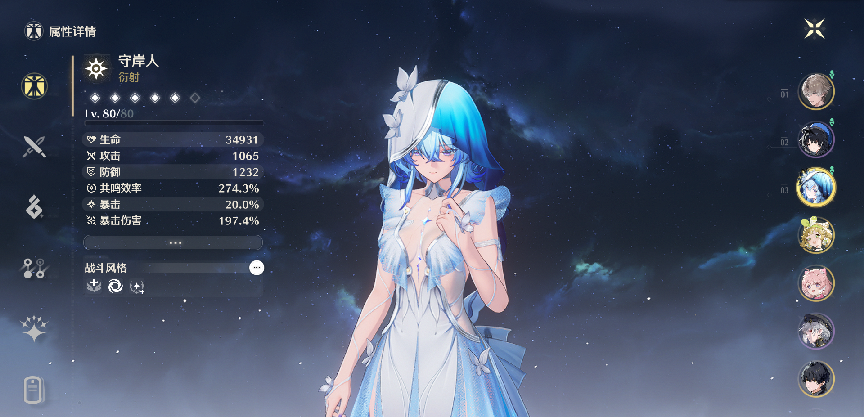Pick the silver-haired character portrait

(x=817, y=331)
